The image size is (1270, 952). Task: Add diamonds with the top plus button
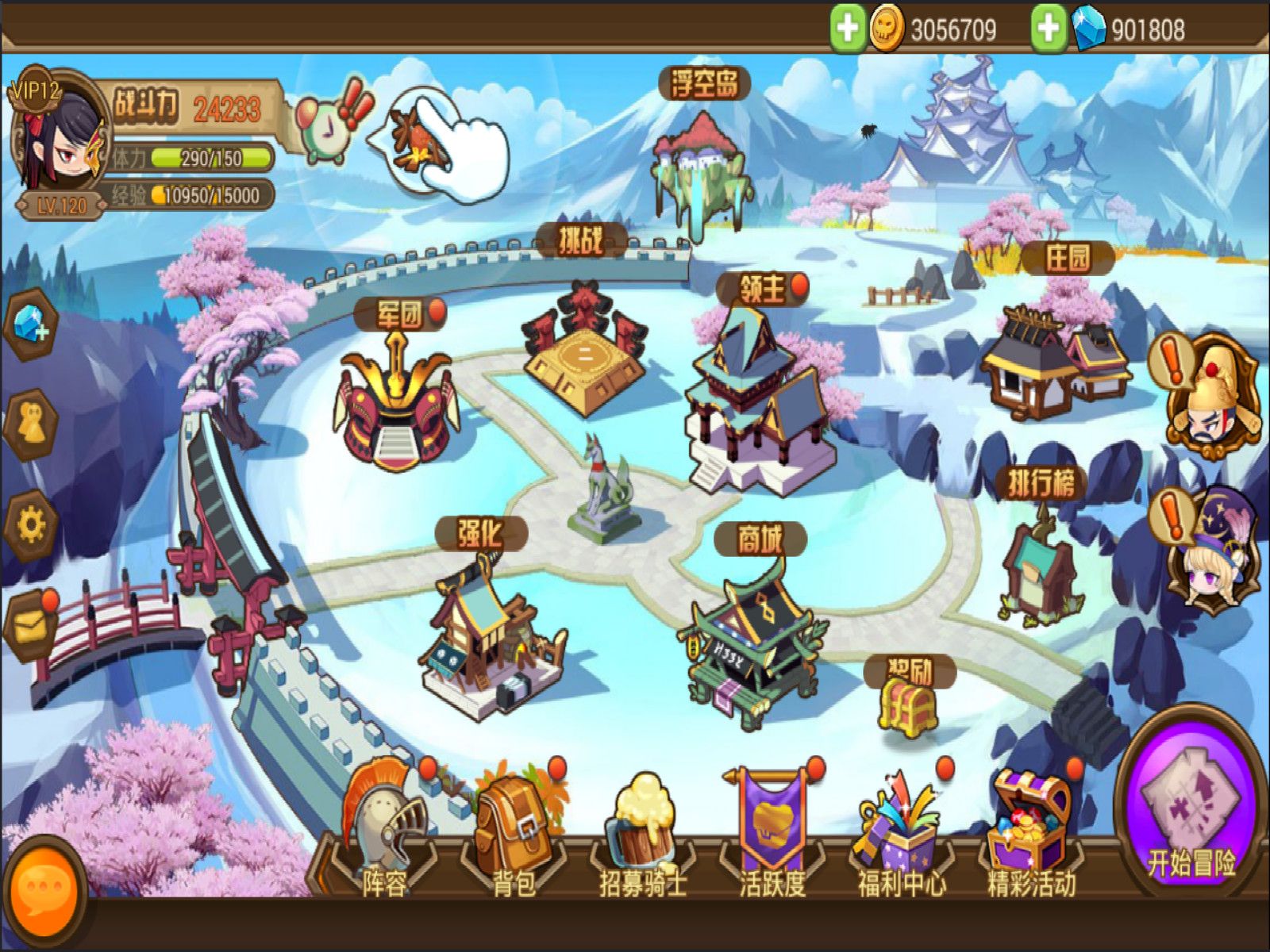click(1049, 29)
